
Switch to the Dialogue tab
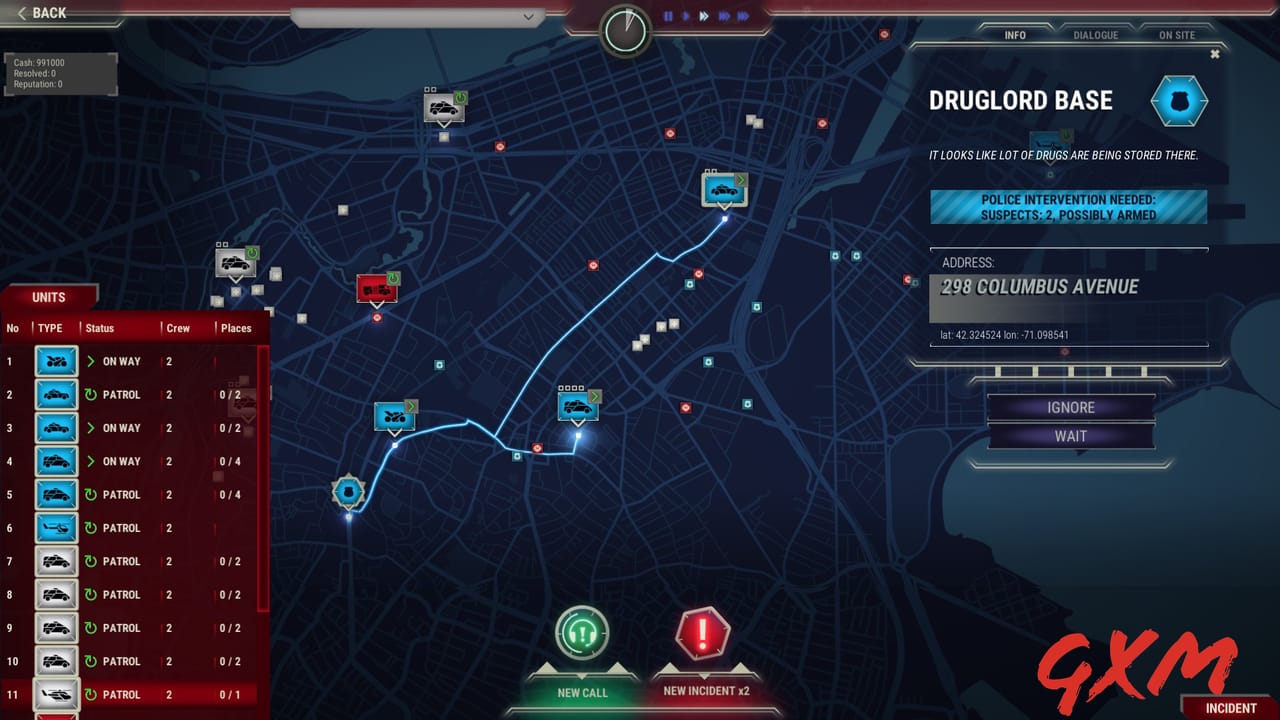(x=1096, y=35)
